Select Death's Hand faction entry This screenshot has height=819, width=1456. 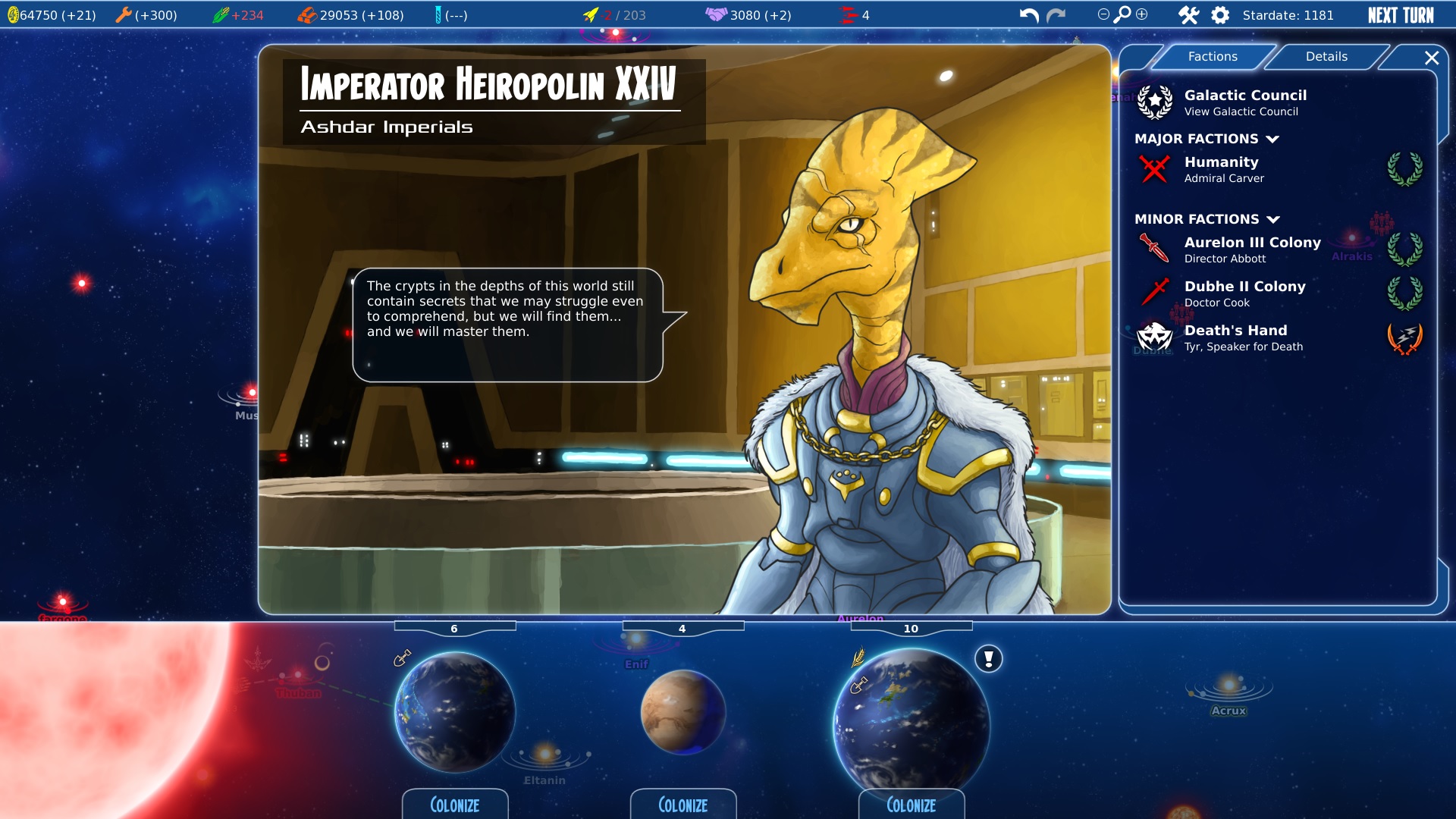[x=1242, y=337]
